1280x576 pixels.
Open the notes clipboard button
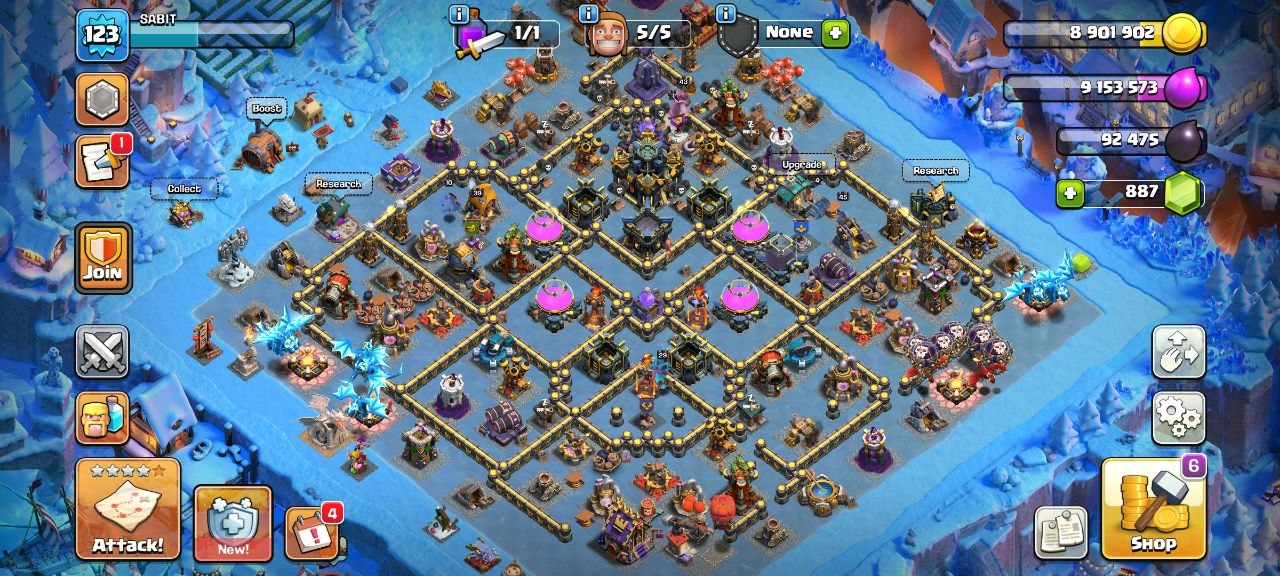tap(1060, 533)
